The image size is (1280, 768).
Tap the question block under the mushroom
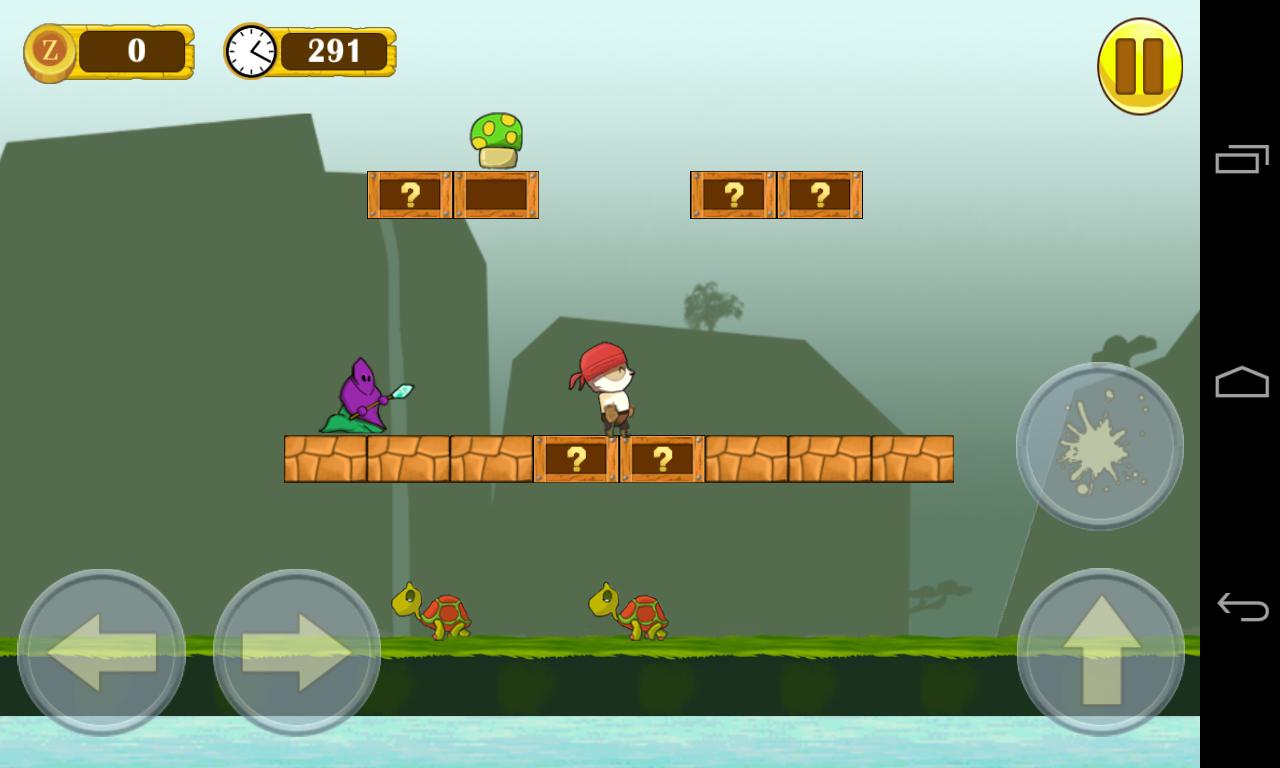click(x=409, y=194)
